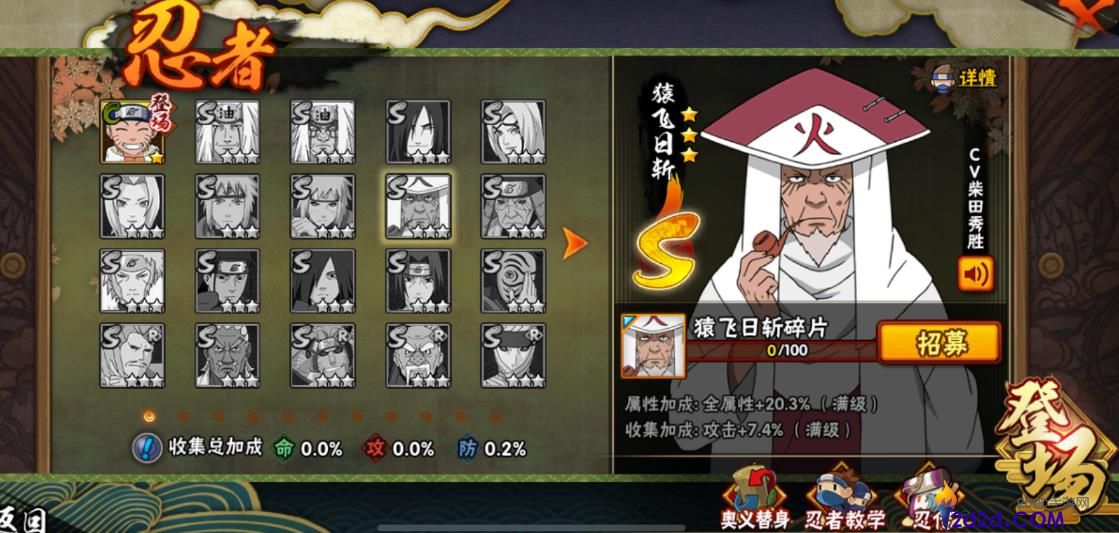Viewport: 1119px width, 533px height.
Task: Select the colored Naruto portrait marked 登场
Action: (x=132, y=131)
